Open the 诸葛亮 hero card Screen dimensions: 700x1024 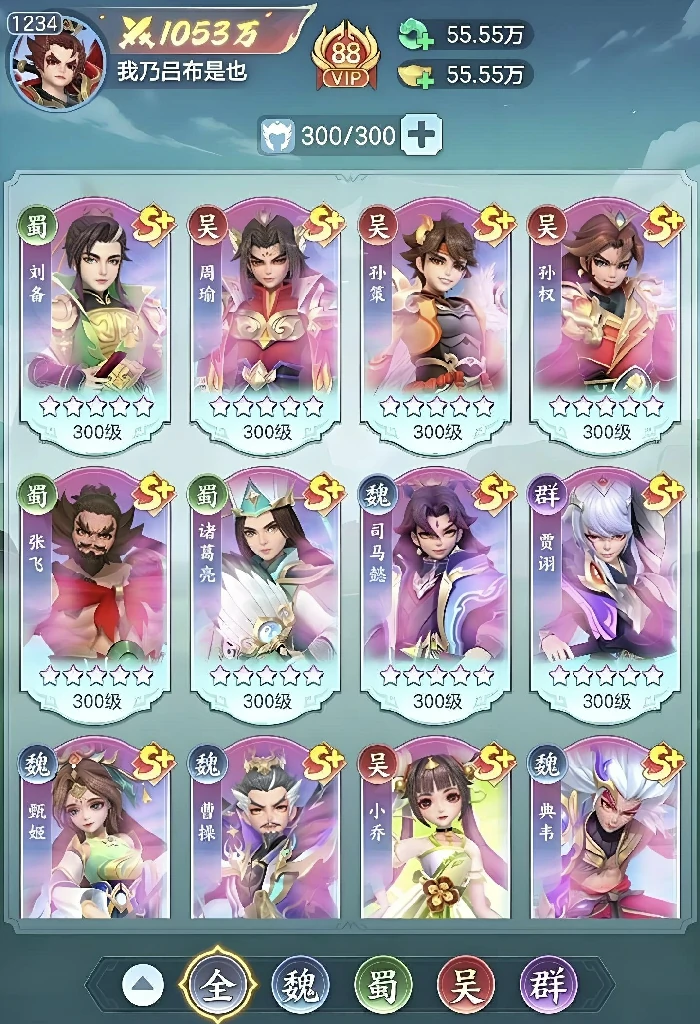click(265, 590)
